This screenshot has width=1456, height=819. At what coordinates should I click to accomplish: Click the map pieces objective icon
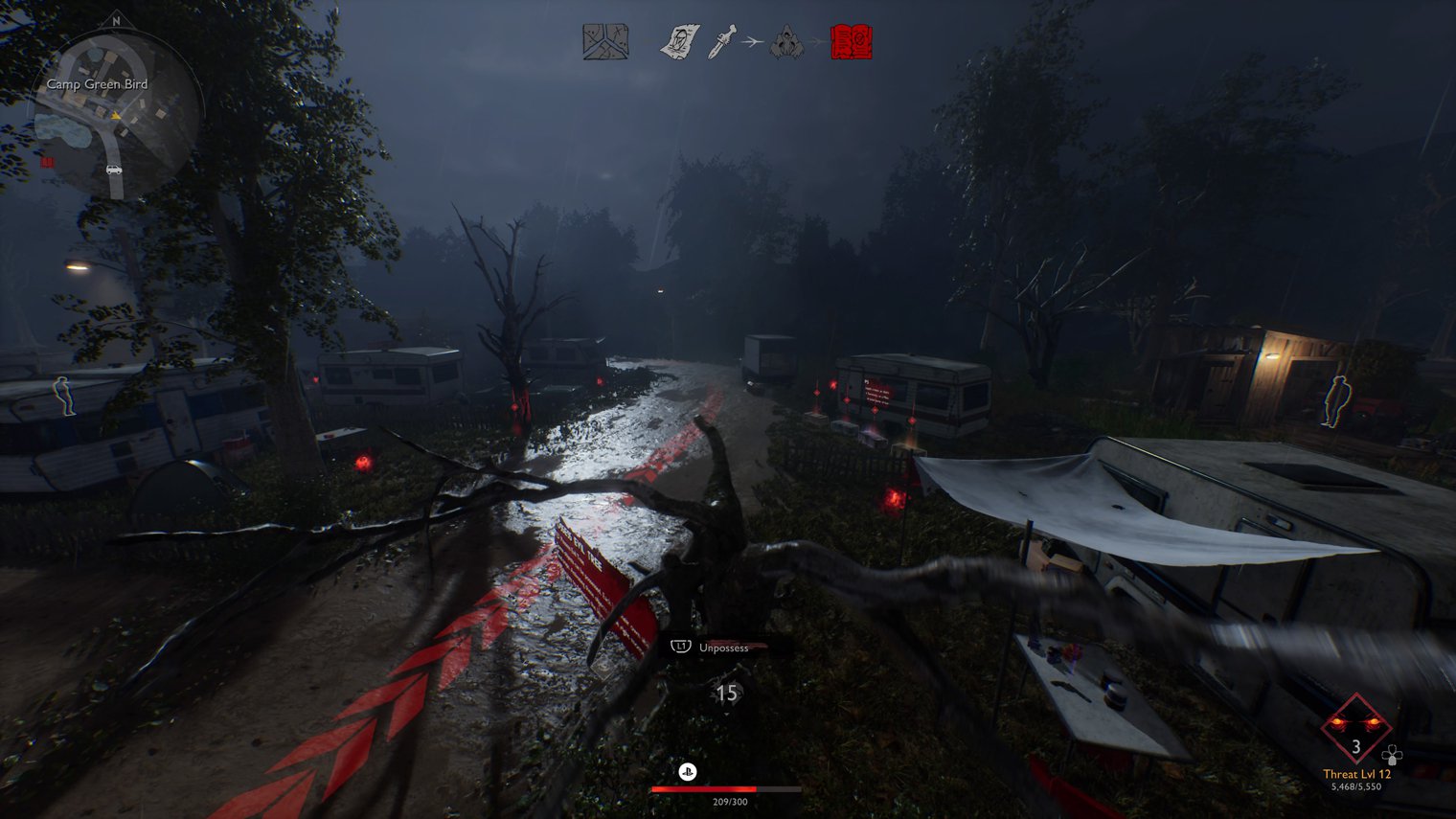(605, 42)
